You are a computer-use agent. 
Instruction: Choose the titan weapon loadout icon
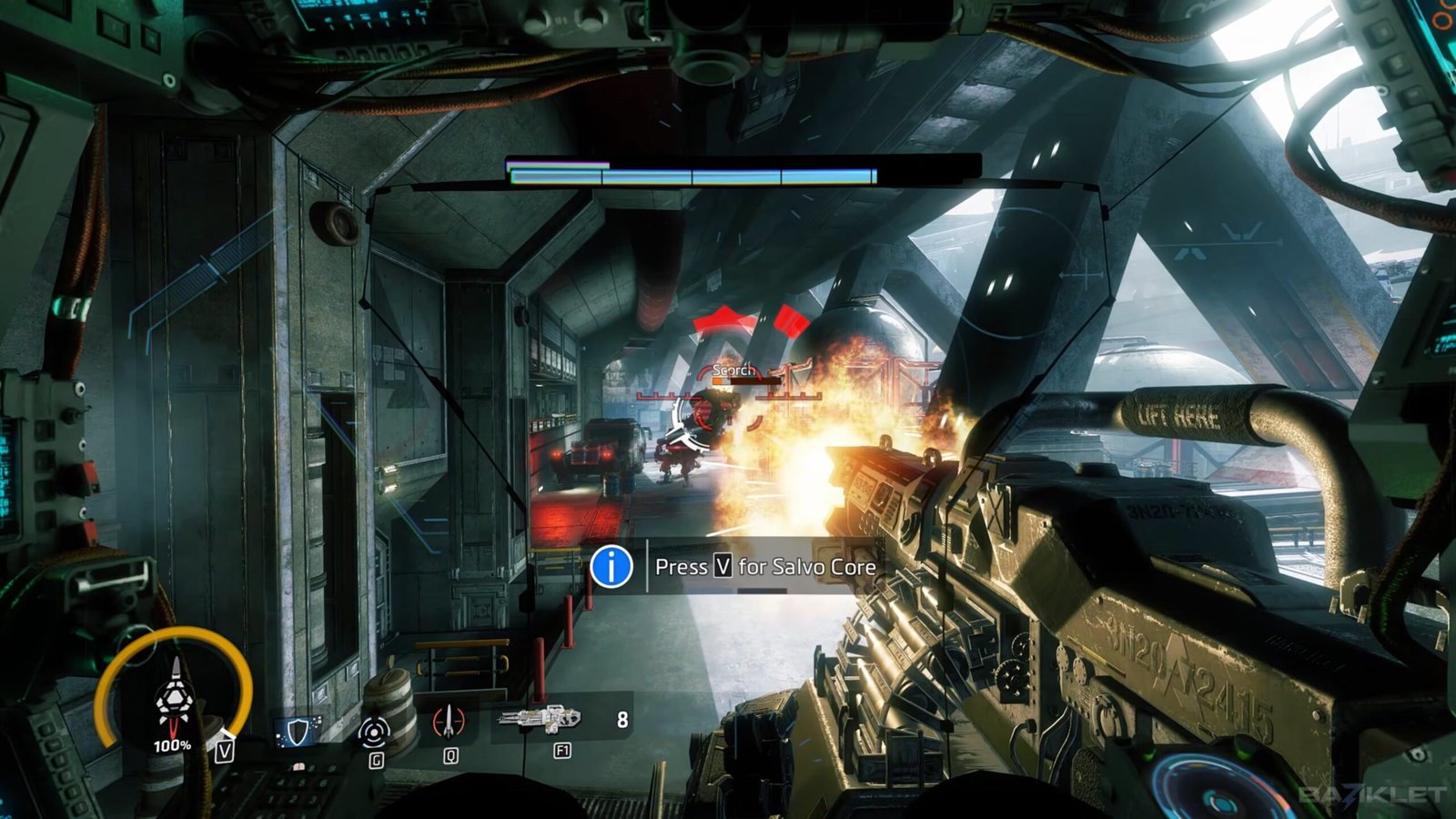539,720
